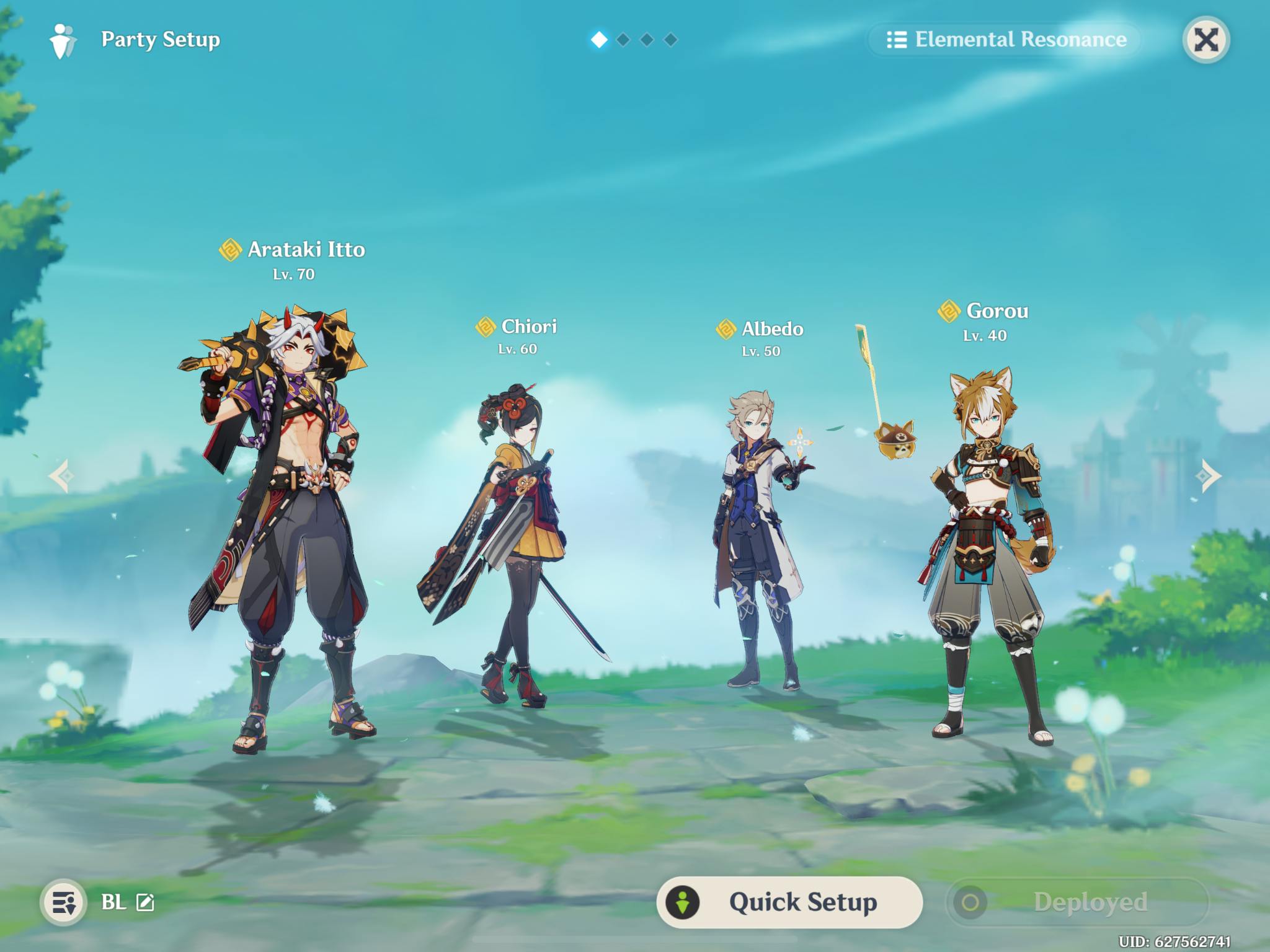Viewport: 1270px width, 952px height.
Task: Close the Party Setup screen
Action: pyautogui.click(x=1206, y=40)
